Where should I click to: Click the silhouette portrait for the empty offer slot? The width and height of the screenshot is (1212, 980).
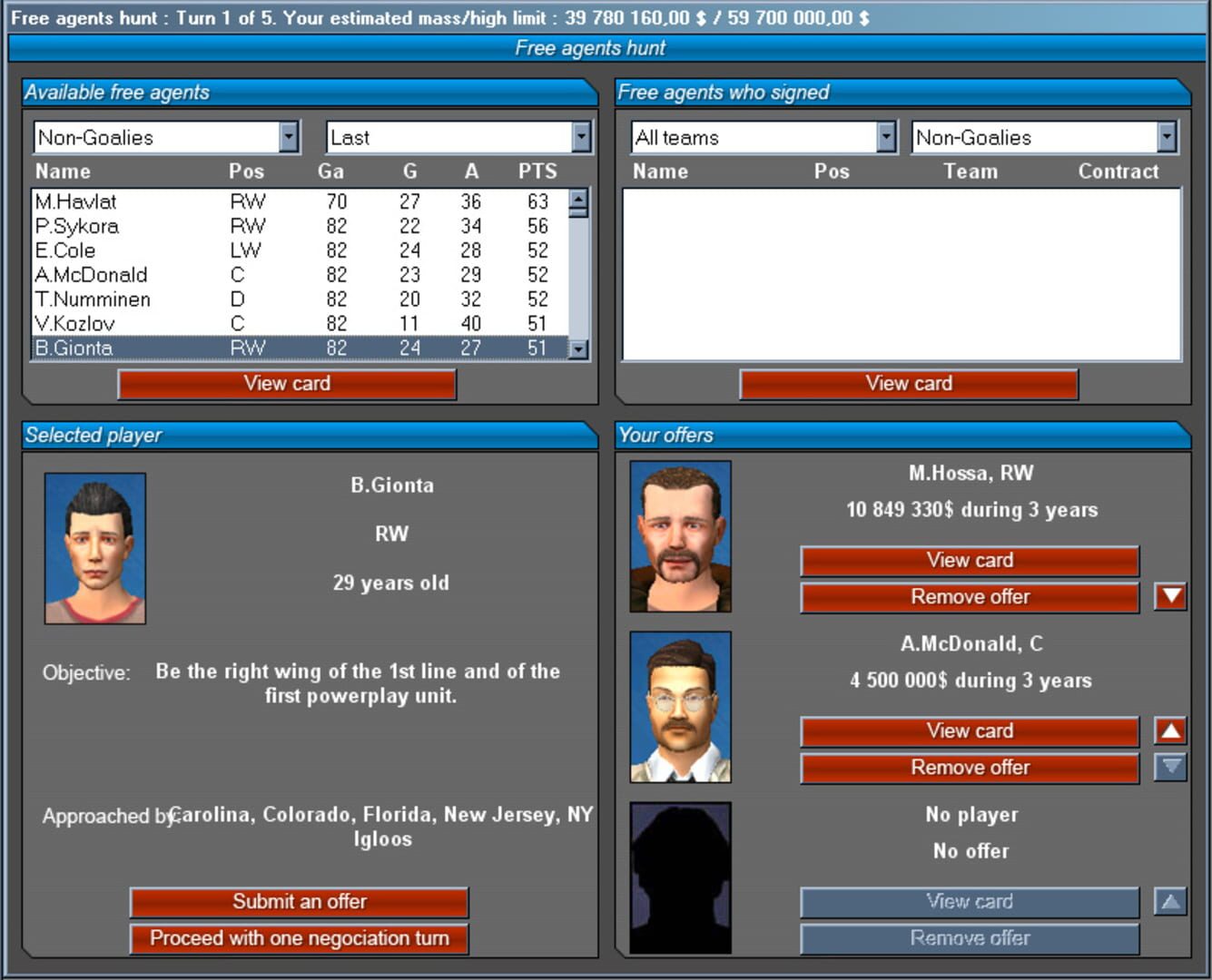pyautogui.click(x=679, y=876)
